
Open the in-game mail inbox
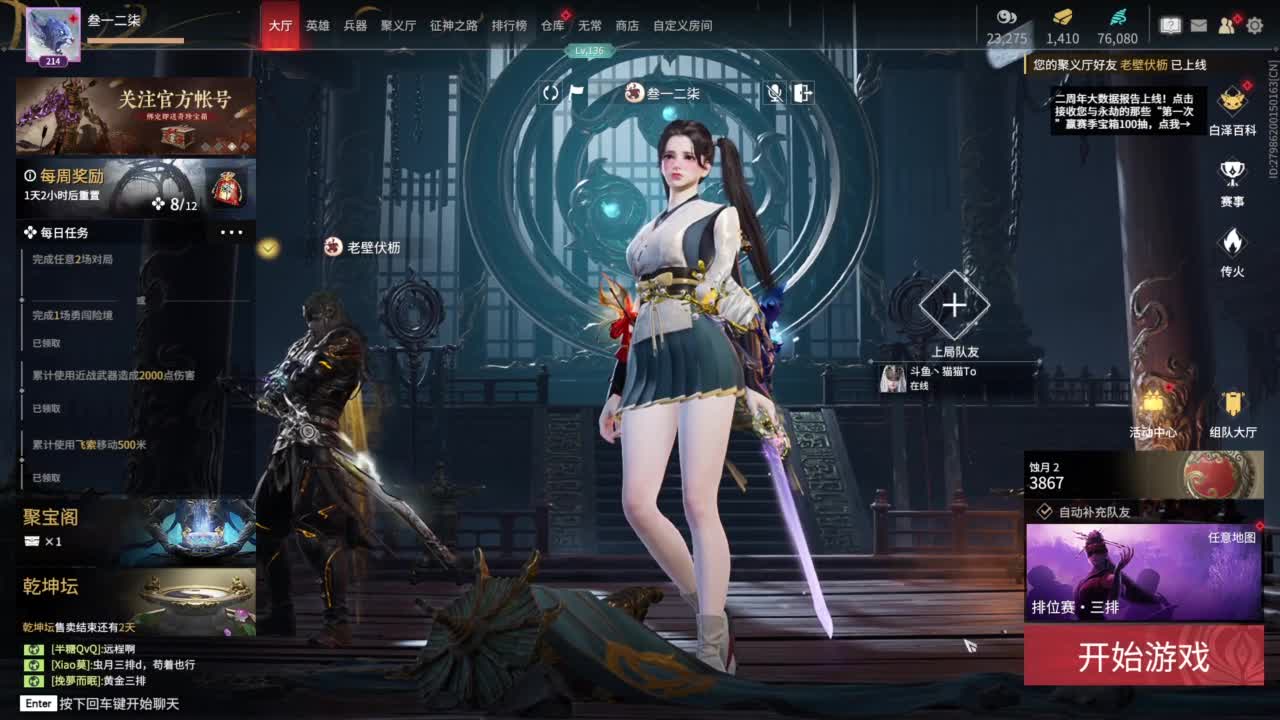(1199, 25)
